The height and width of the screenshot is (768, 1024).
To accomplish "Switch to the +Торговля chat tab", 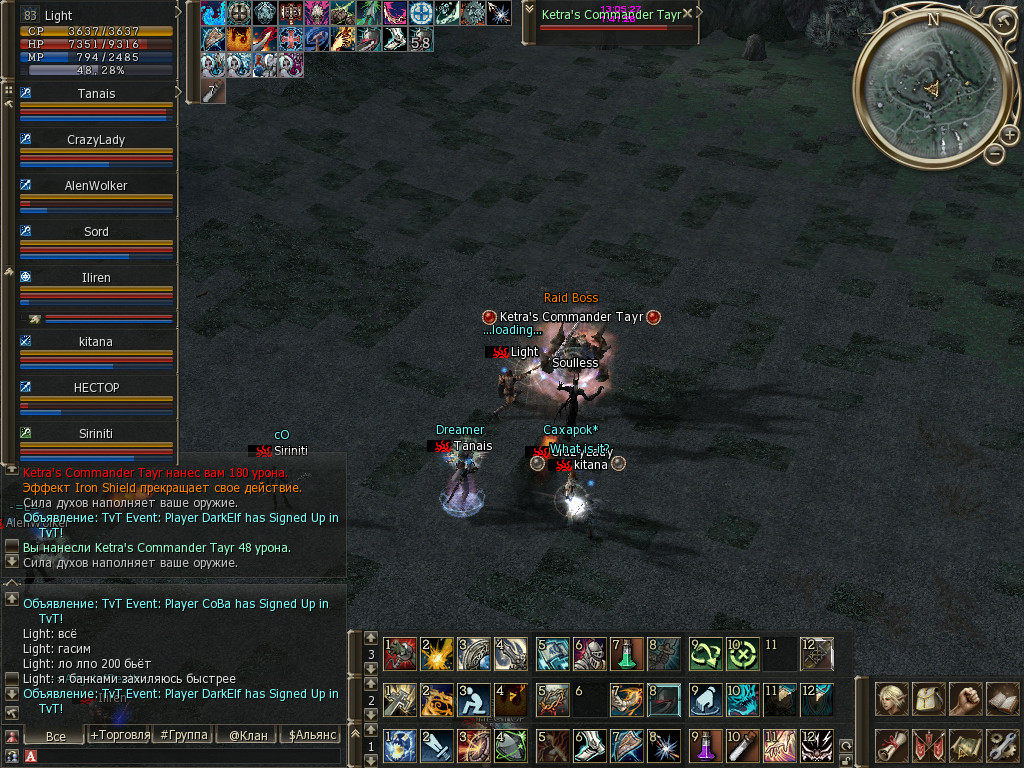I will coord(120,736).
